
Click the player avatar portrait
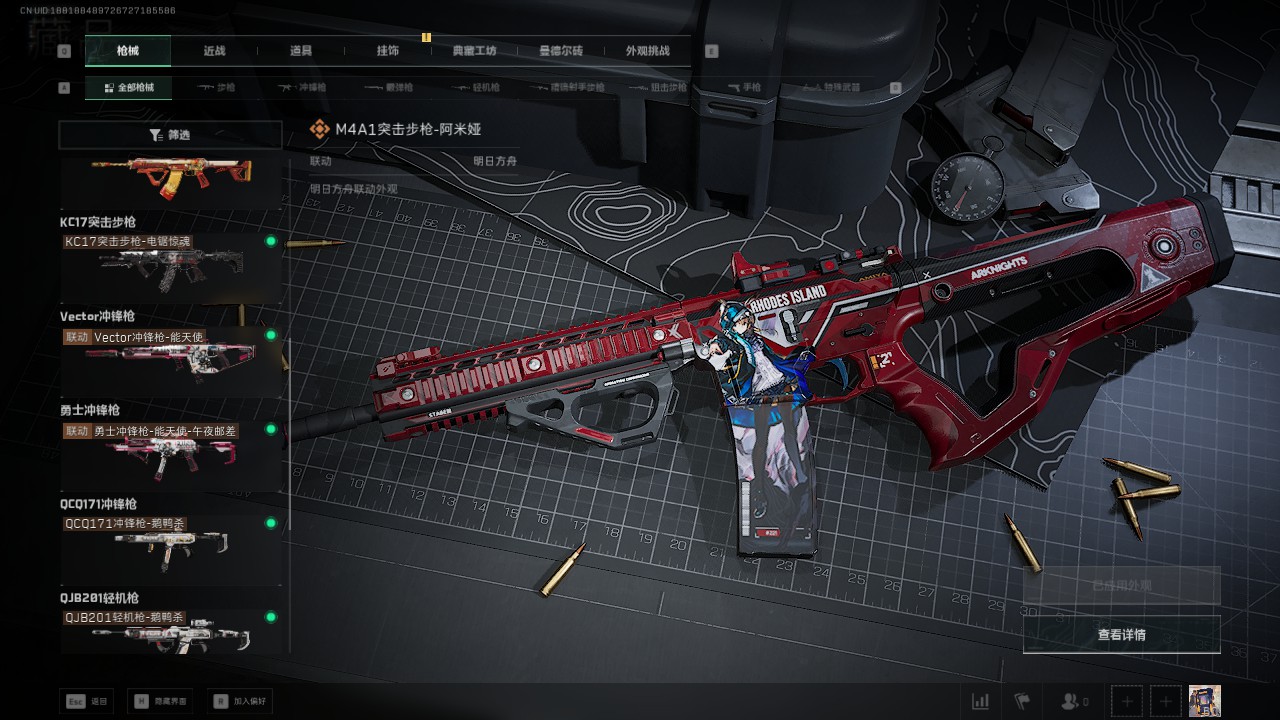1204,701
